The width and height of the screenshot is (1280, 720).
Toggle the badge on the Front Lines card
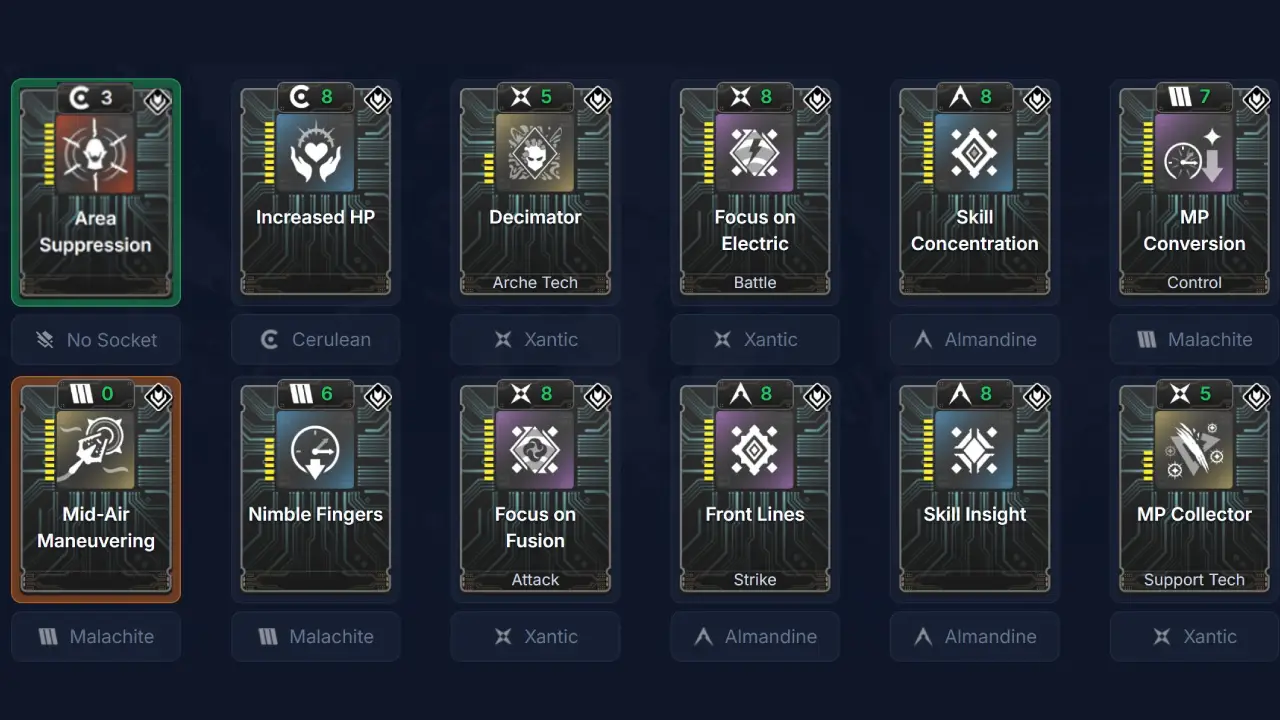816,397
